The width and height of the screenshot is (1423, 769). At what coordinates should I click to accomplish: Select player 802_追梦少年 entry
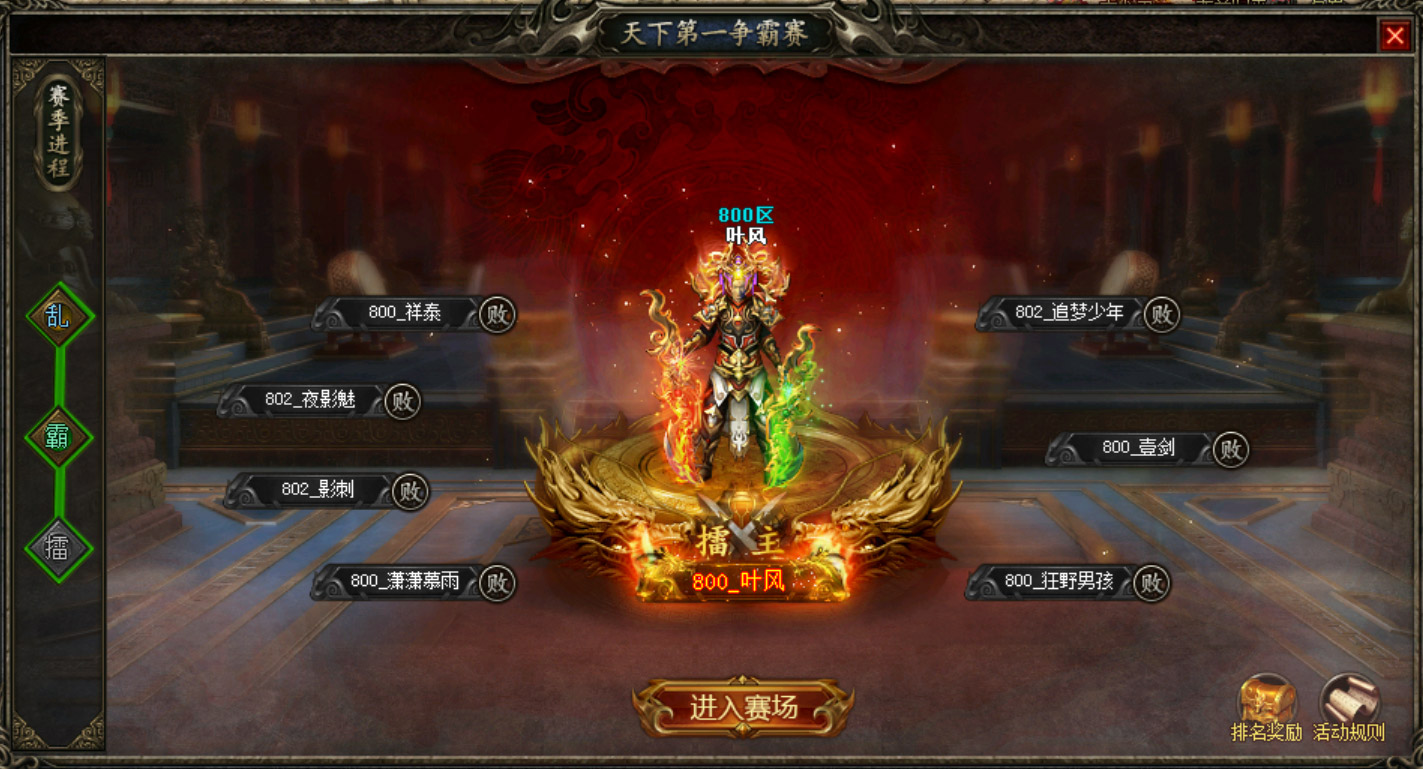pos(1069,313)
